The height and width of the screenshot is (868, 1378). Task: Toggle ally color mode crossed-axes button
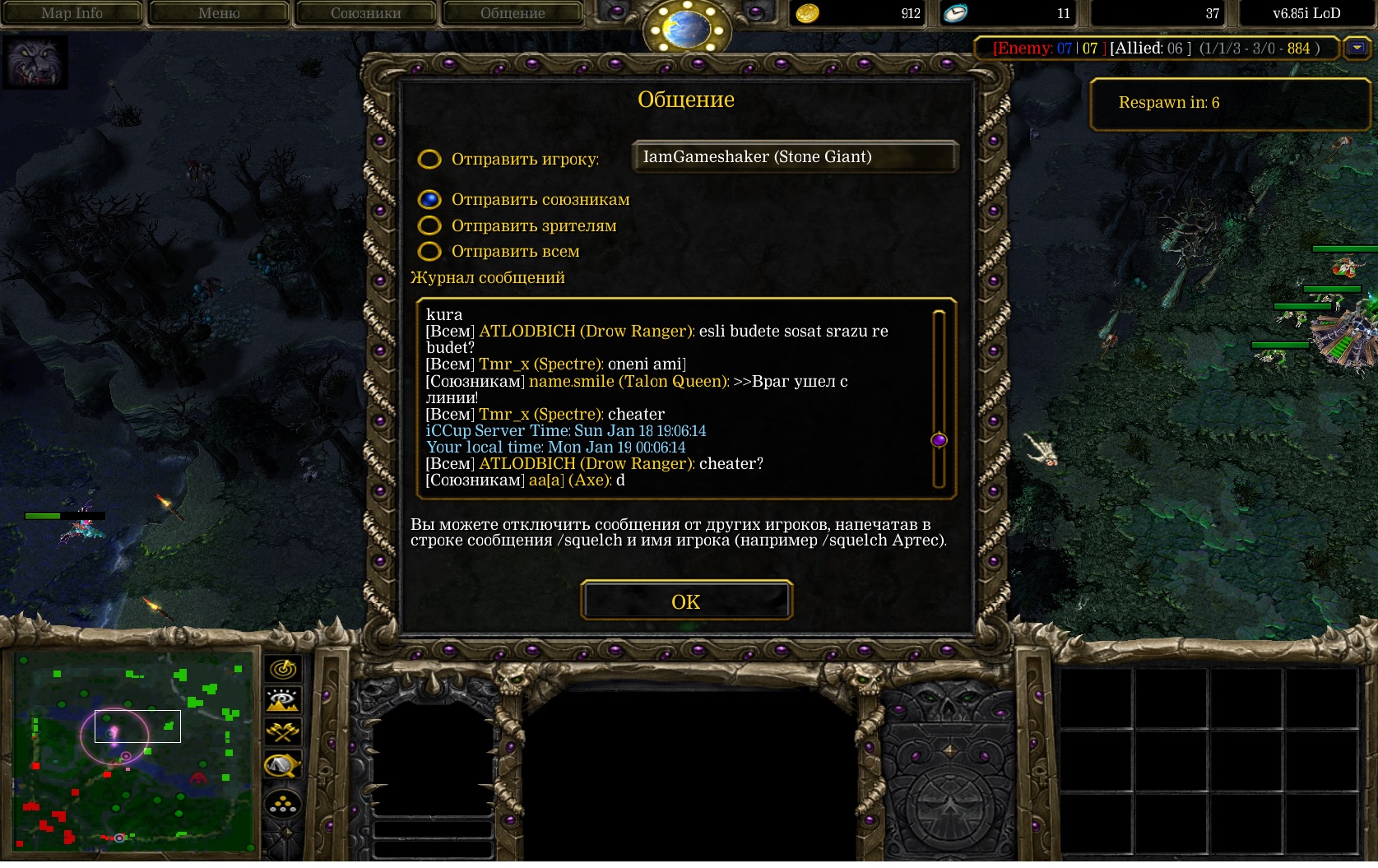point(283,731)
